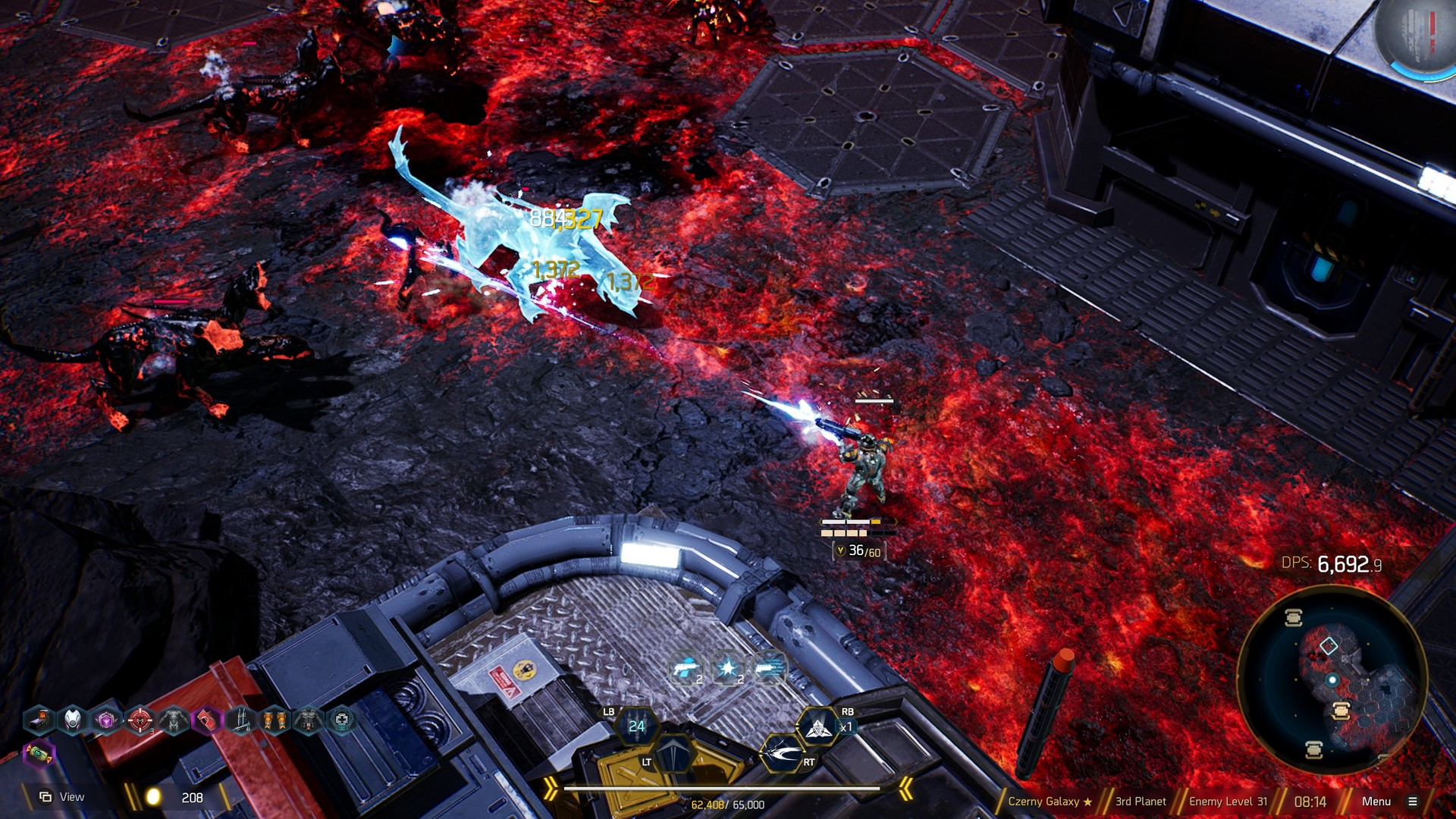The width and height of the screenshot is (1456, 819).
Task: Click the cyan diamond marker on the minimap
Action: click(x=1329, y=646)
